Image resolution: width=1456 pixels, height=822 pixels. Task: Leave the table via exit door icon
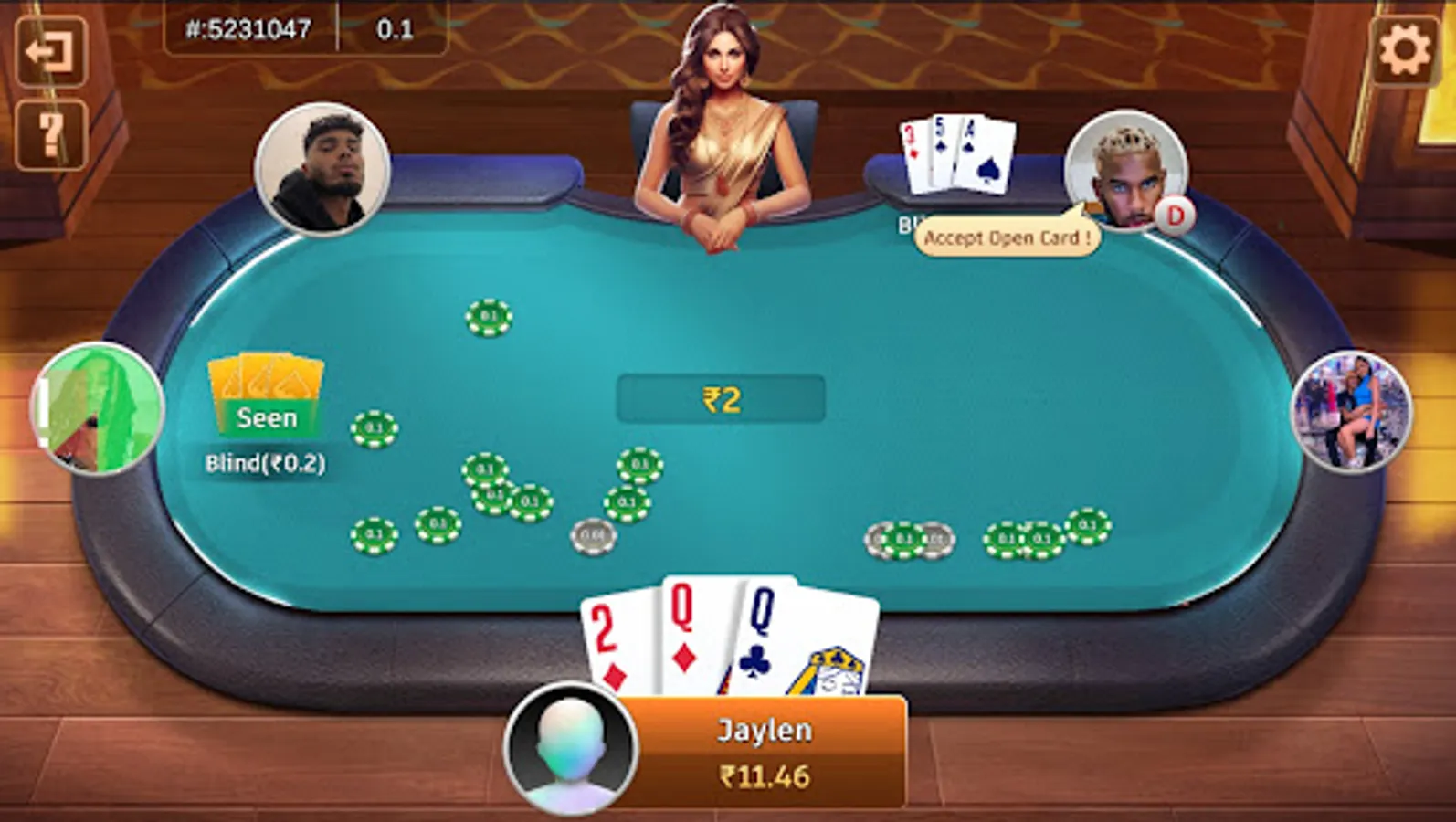50,47
